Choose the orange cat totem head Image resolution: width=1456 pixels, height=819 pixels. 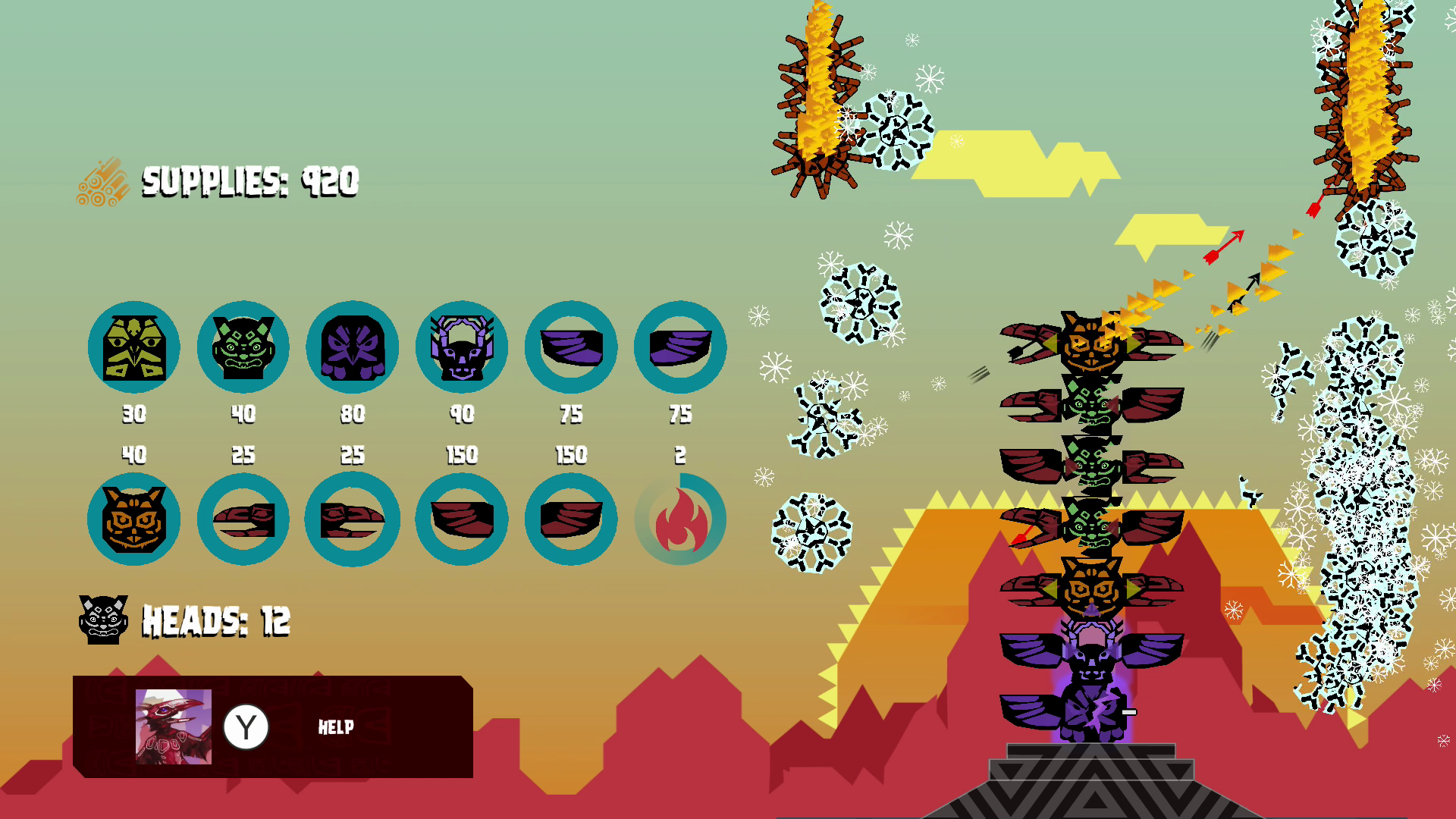(134, 519)
